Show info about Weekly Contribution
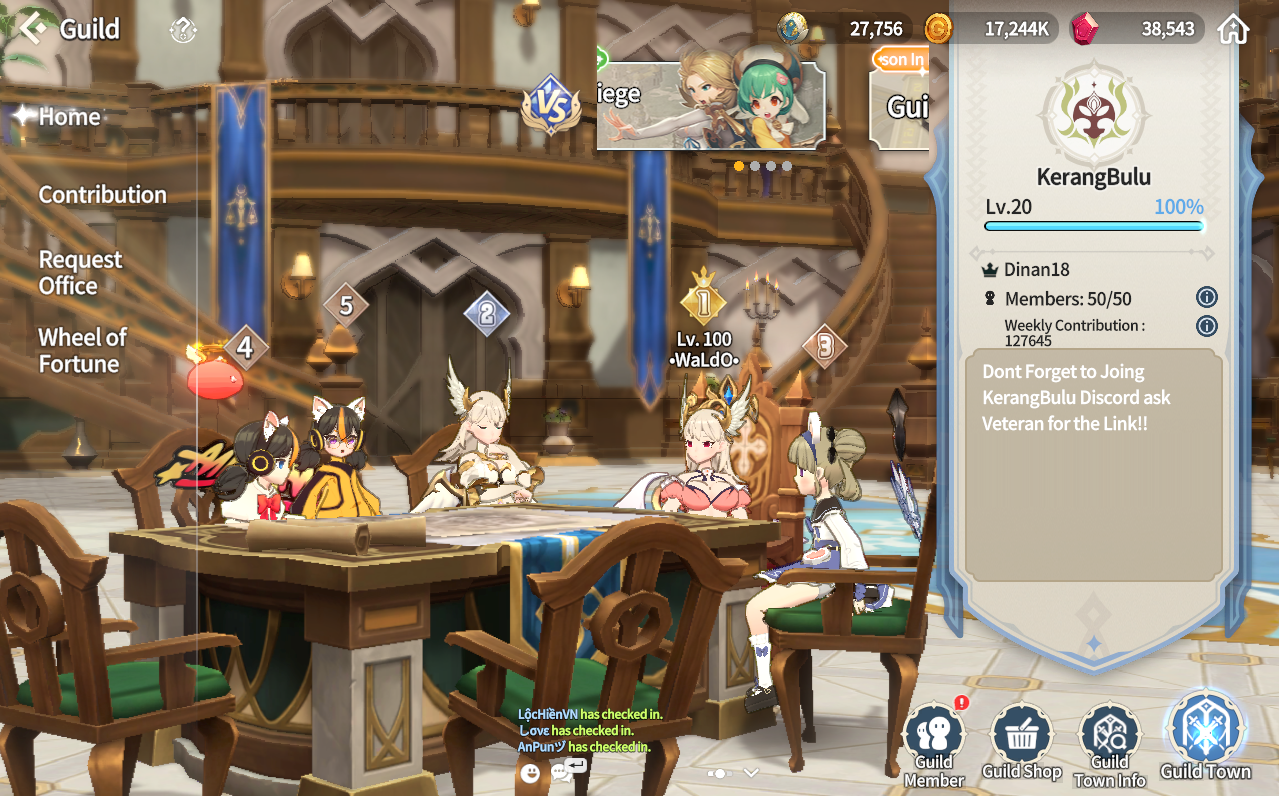 (1207, 326)
